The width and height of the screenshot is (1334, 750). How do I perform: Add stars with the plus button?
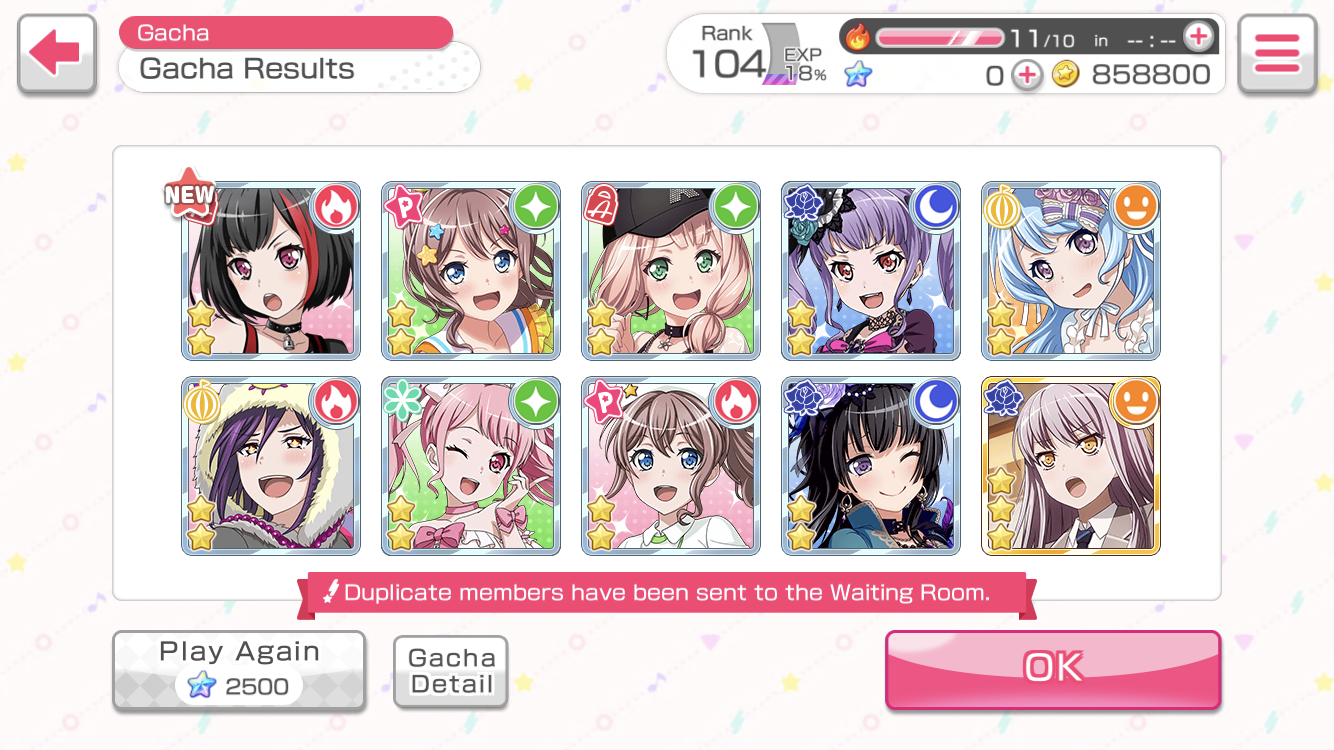click(x=1026, y=75)
